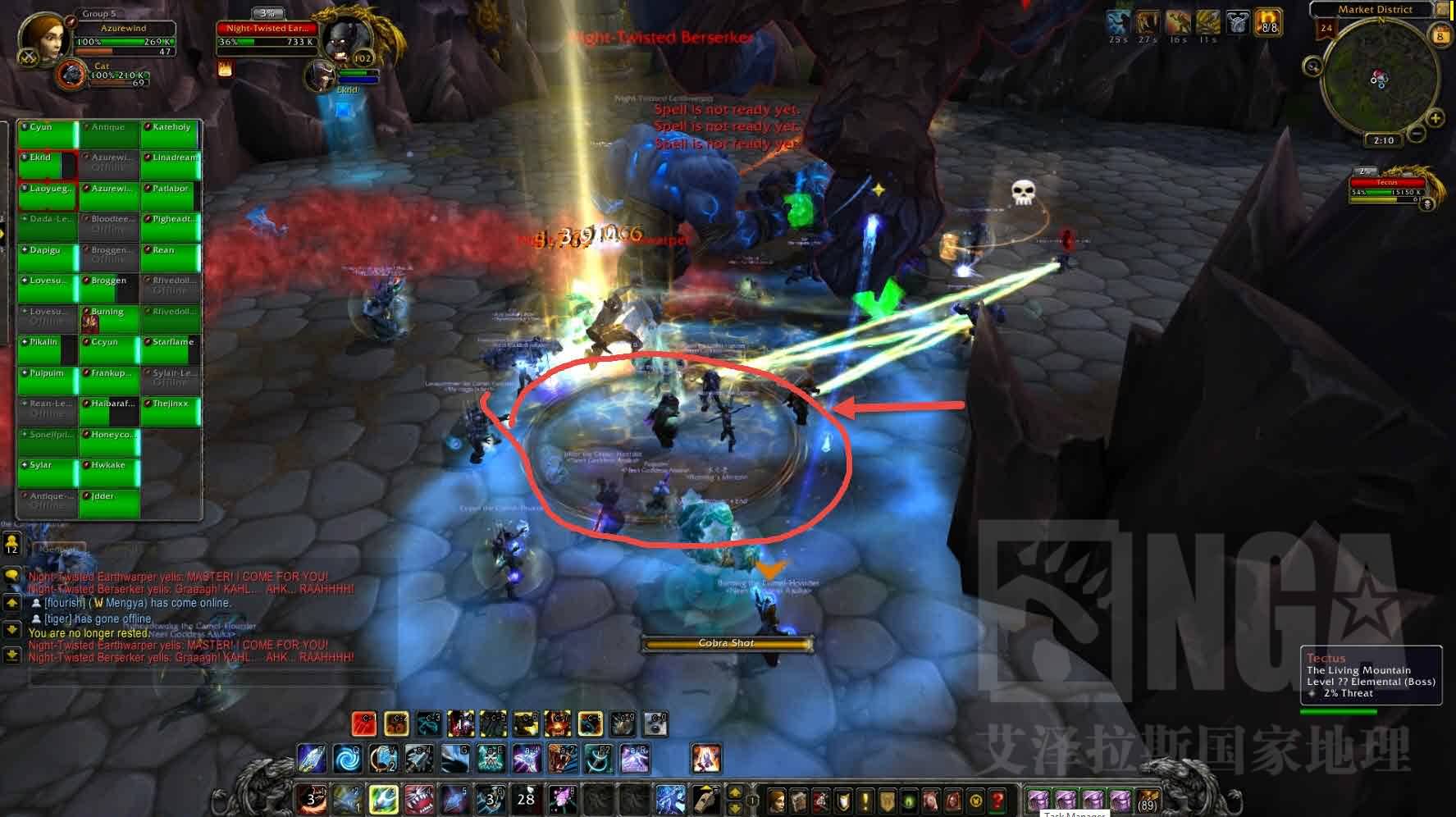Select Thejinxx in the raid frames
1456x817 pixels.
click(x=171, y=411)
